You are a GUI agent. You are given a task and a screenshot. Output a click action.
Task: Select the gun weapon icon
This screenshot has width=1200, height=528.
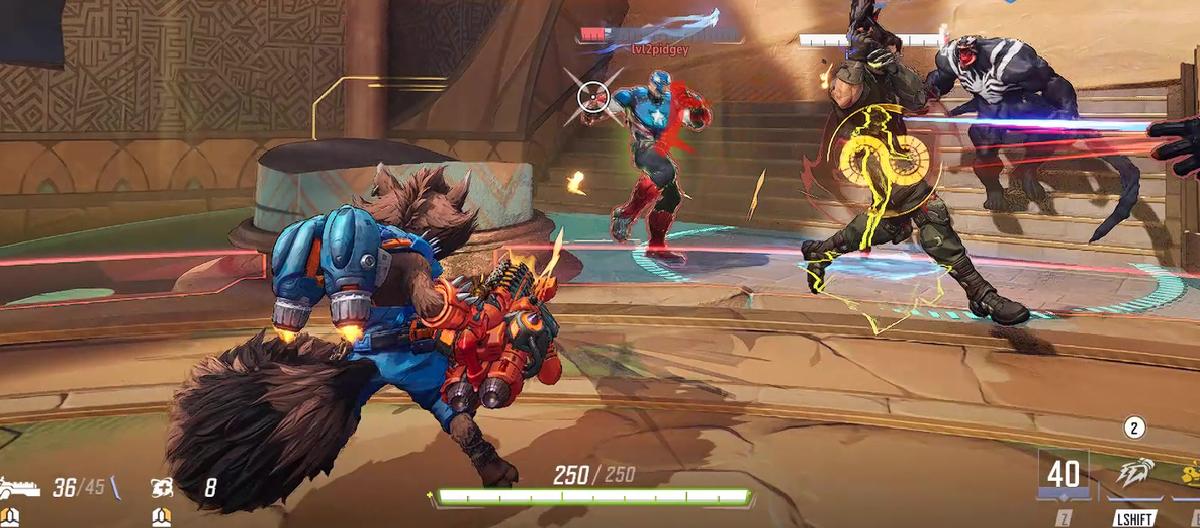(20, 488)
